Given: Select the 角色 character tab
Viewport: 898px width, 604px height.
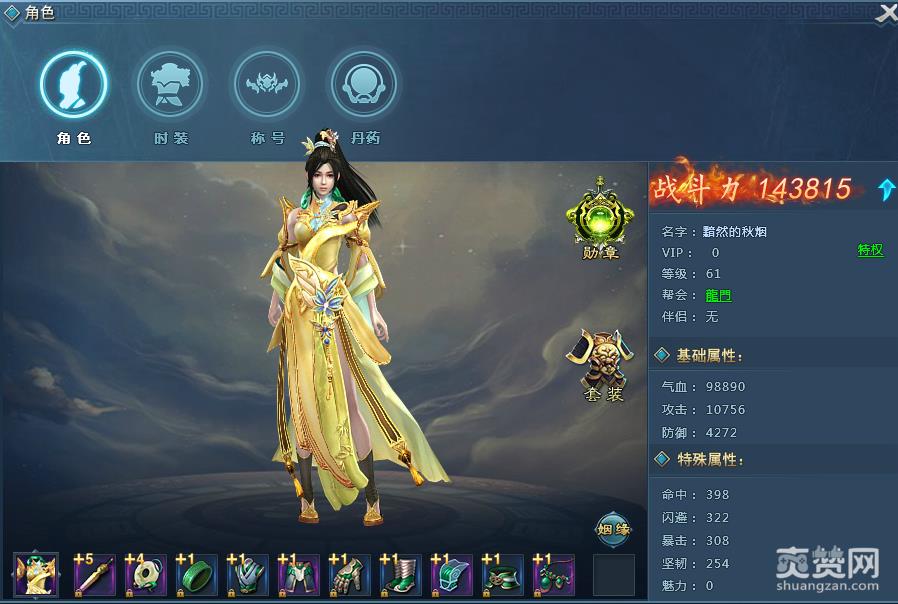Looking at the screenshot, I should tap(73, 86).
